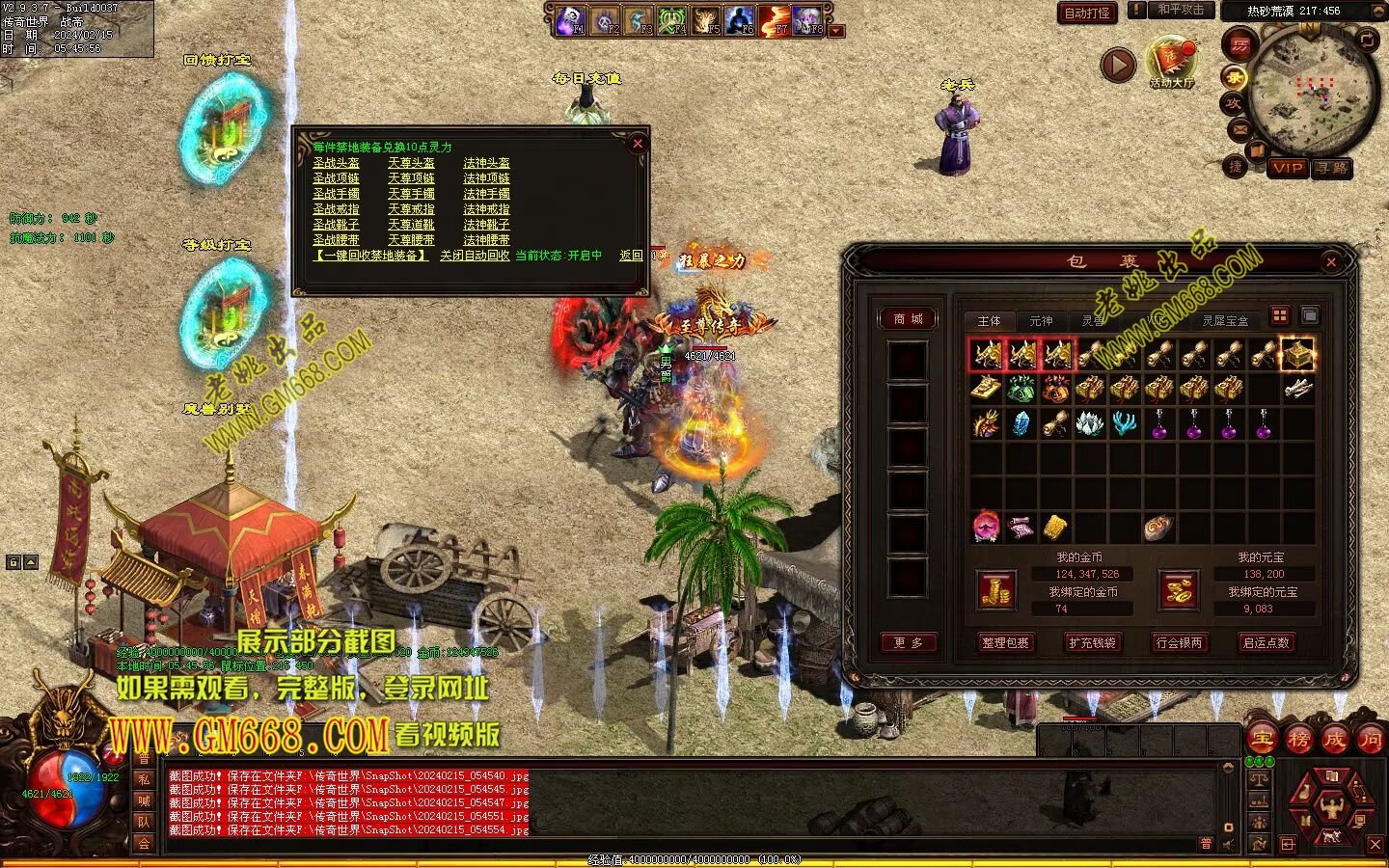Screen dimensions: 1389x868
Task: Switch to the 元神 bag tab
Action: click(1041, 320)
